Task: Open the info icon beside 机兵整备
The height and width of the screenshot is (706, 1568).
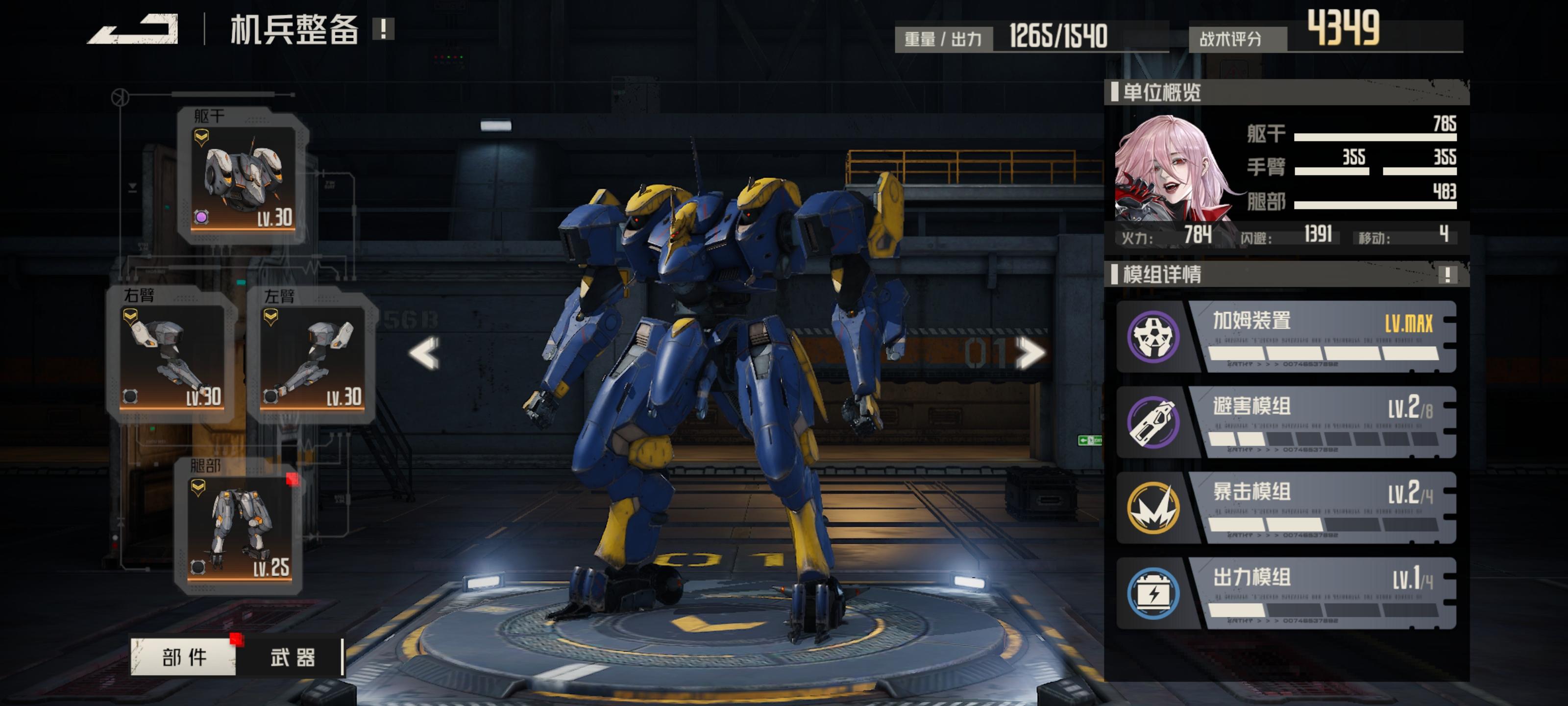Action: point(384,28)
